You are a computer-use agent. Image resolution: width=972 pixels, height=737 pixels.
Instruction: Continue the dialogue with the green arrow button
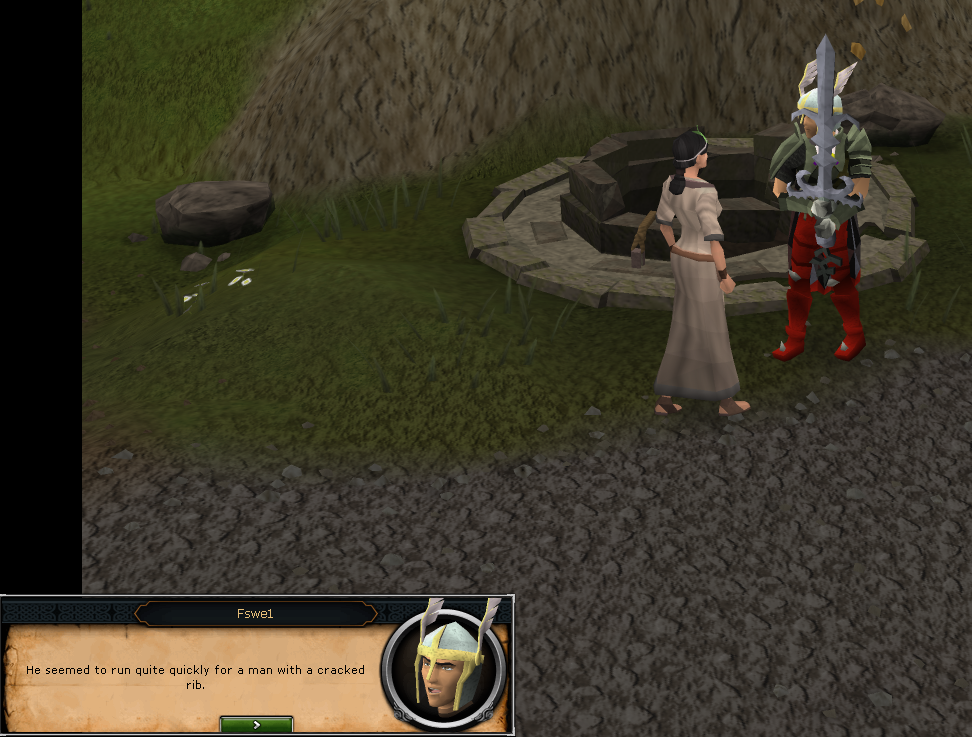(256, 724)
